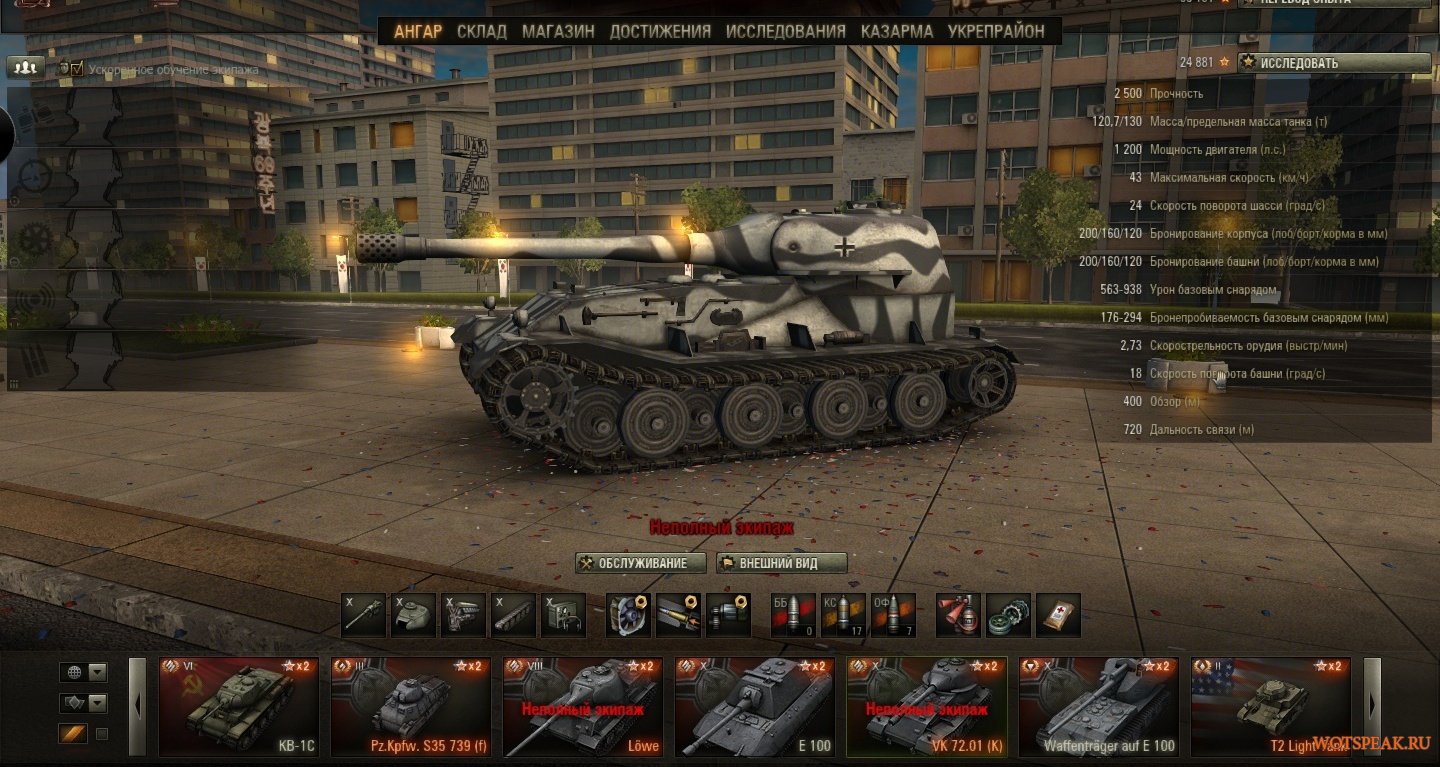Screen dimensions: 1440x767
Task: Switch to the Казарма tab
Action: coord(897,31)
